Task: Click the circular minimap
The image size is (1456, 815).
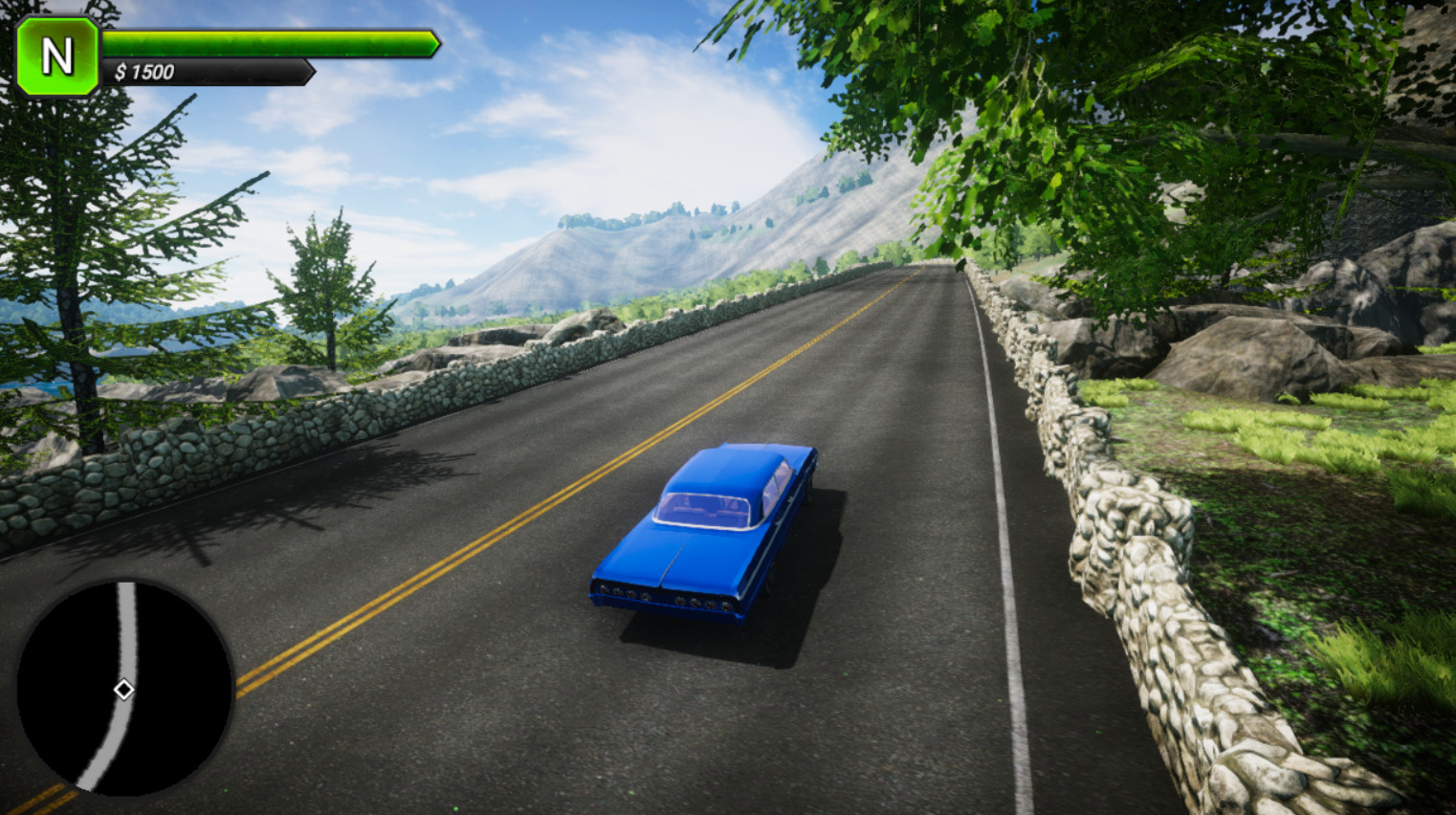Action: 125,687
